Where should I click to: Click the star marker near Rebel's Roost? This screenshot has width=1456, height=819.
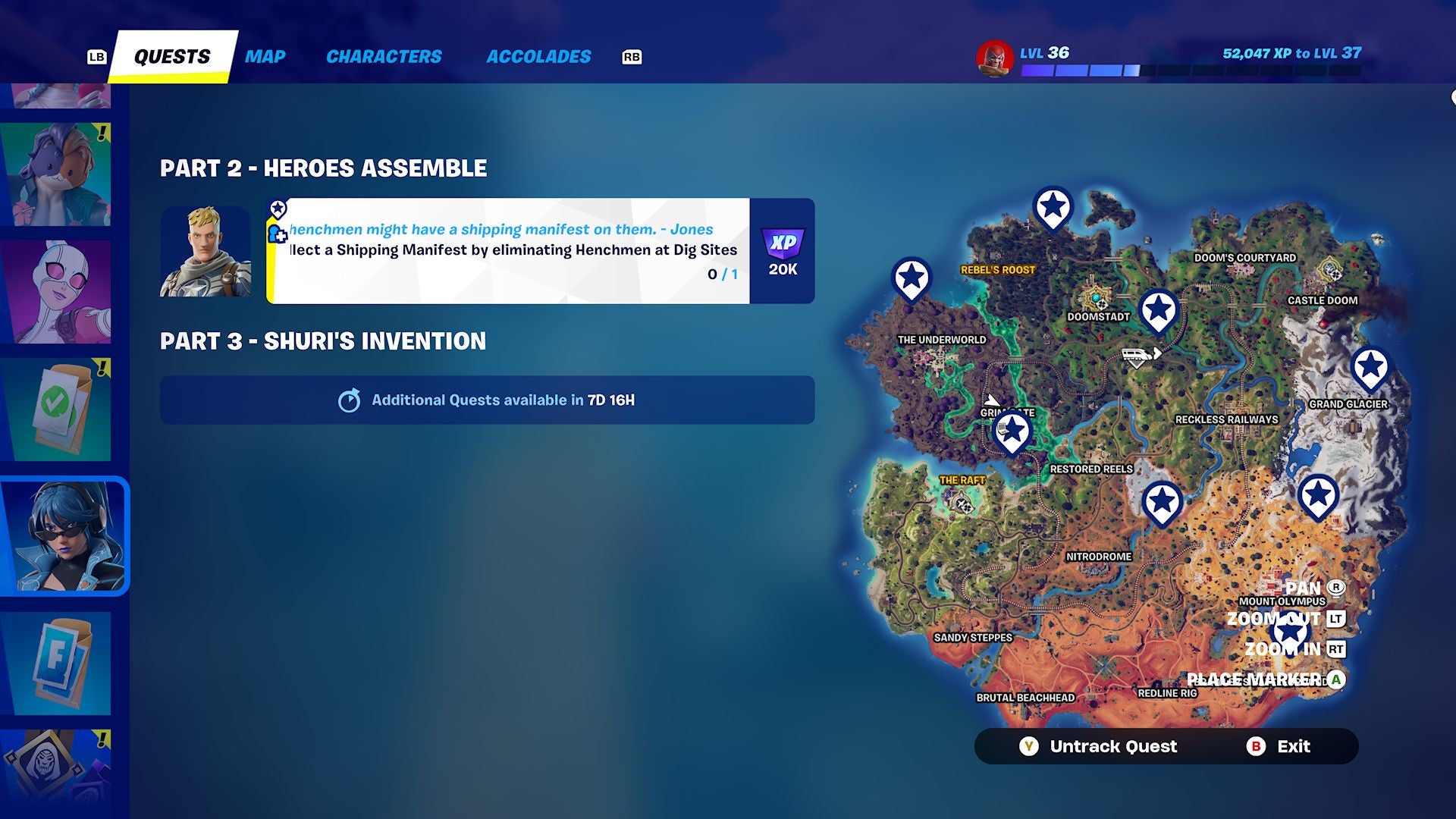(x=1053, y=206)
